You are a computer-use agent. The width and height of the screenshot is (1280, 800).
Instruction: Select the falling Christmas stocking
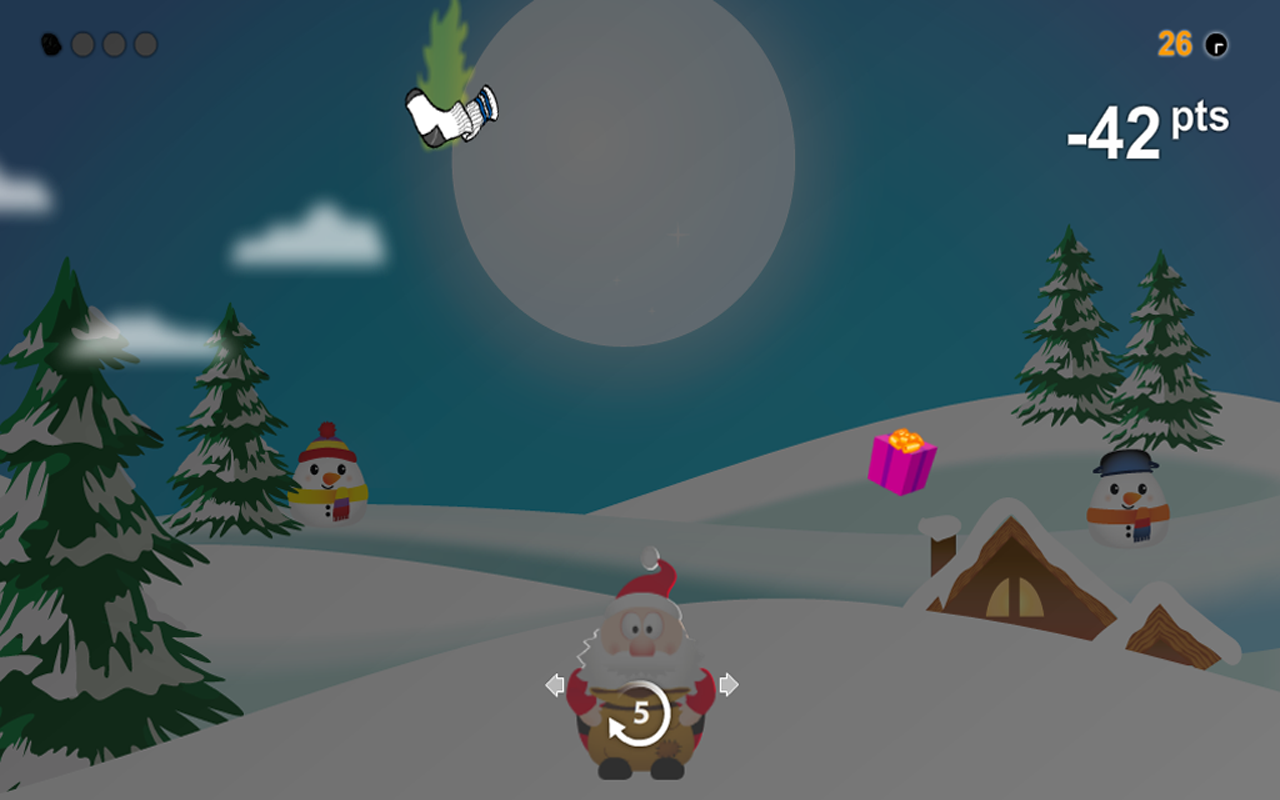coord(452,115)
